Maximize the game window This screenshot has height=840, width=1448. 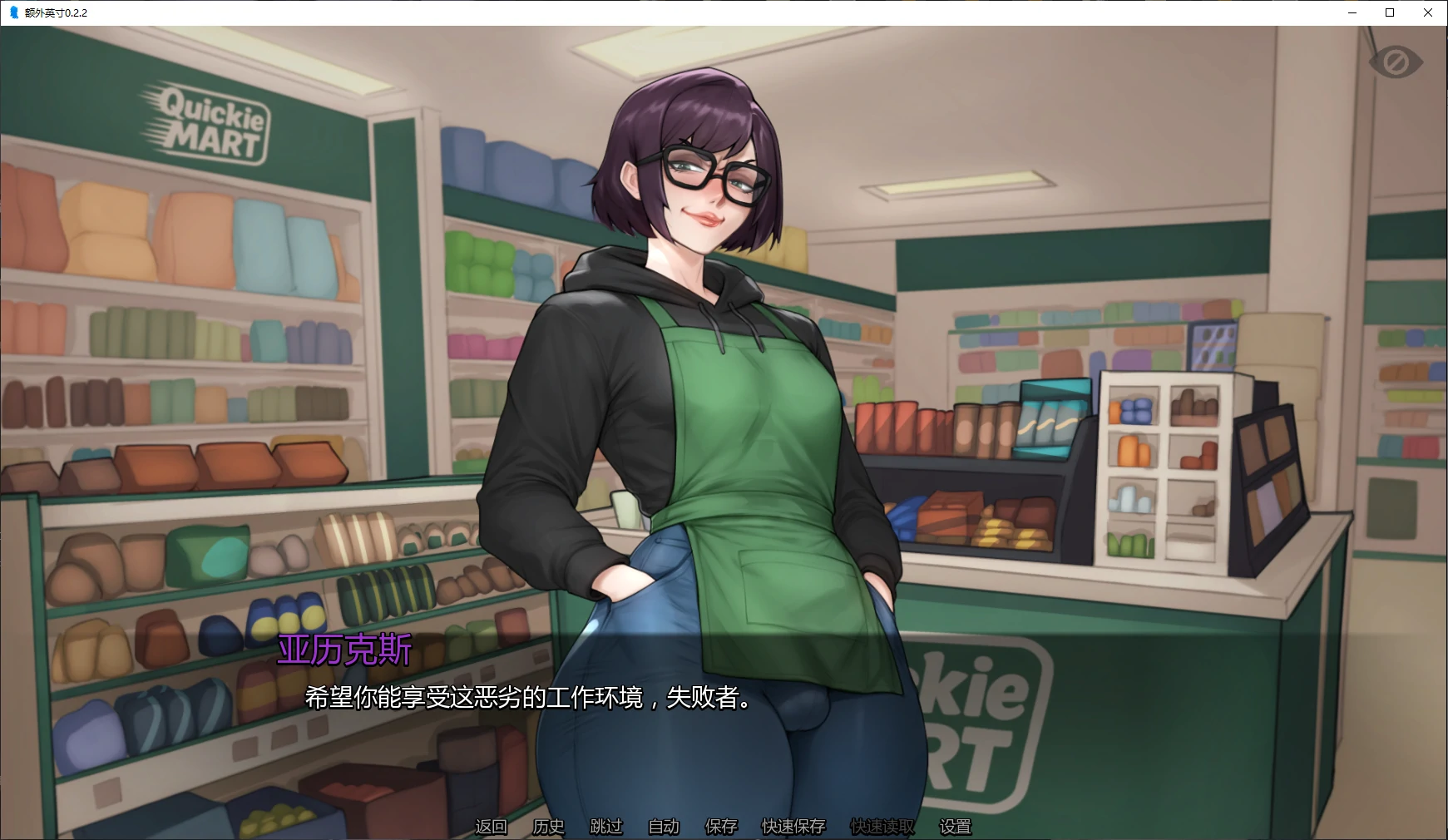pyautogui.click(x=1389, y=12)
